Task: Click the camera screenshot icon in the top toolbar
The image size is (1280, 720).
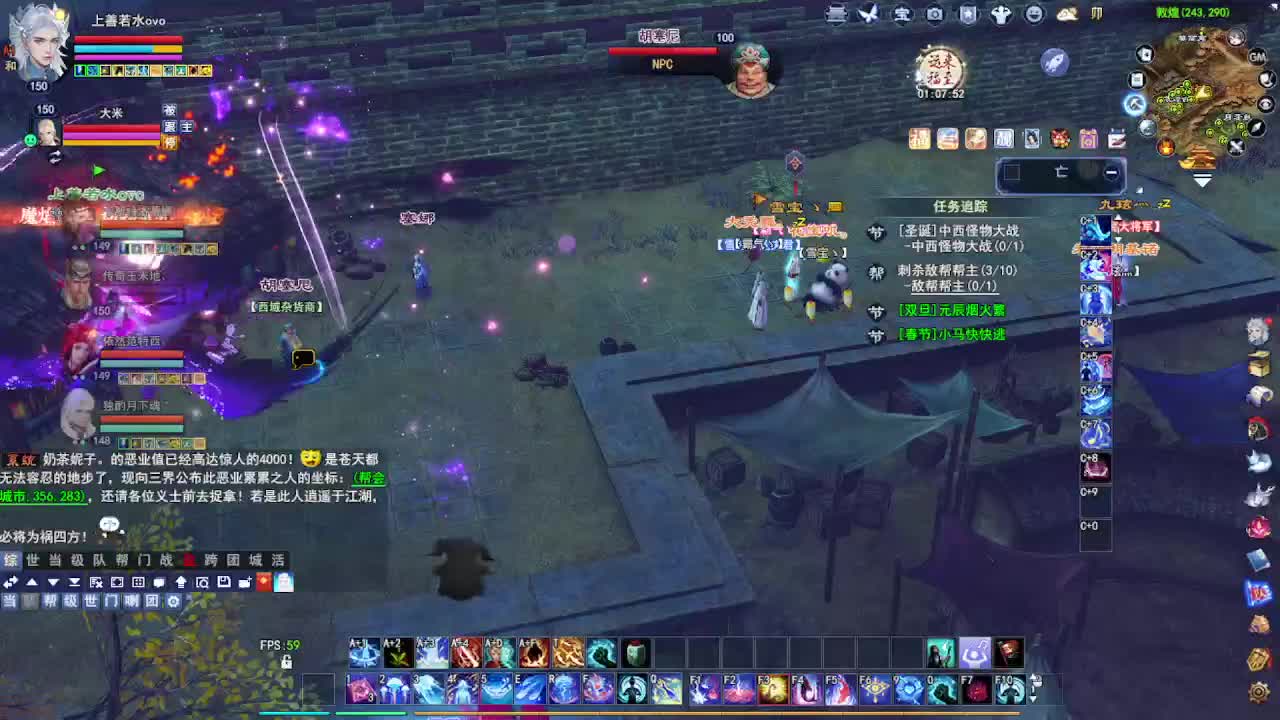Action: [935, 14]
